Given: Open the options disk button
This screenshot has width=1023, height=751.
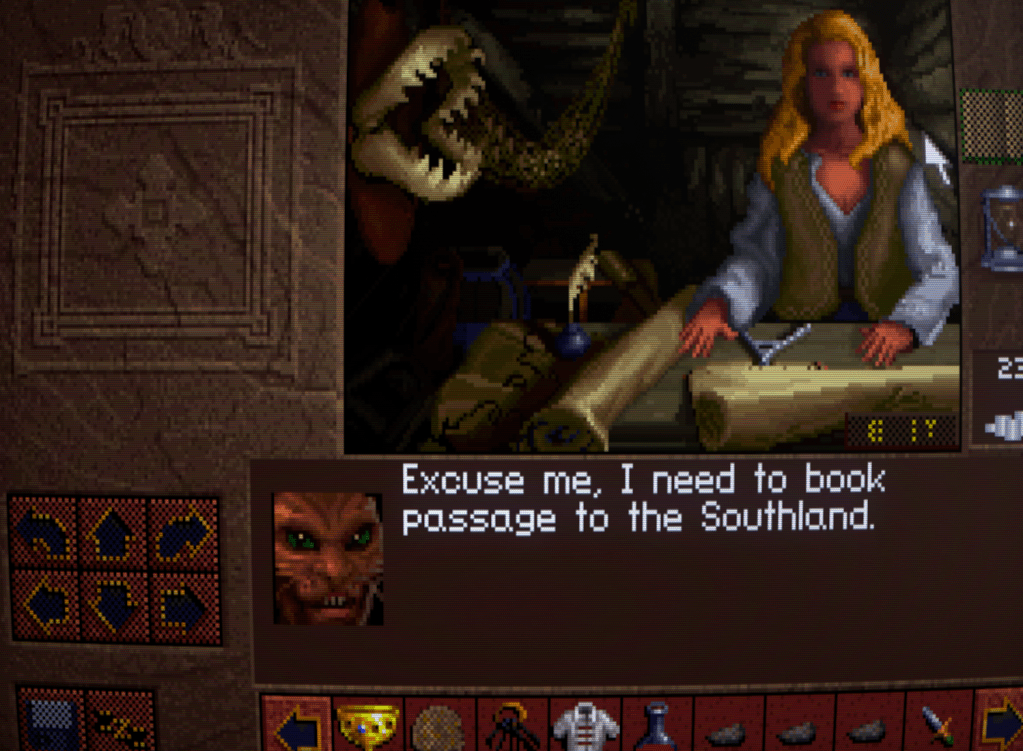Looking at the screenshot, I should coord(52,720).
